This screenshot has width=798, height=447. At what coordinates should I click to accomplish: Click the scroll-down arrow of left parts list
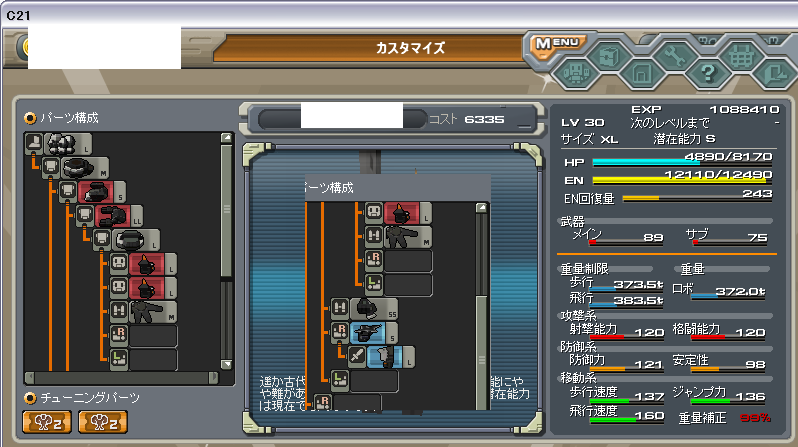click(227, 364)
